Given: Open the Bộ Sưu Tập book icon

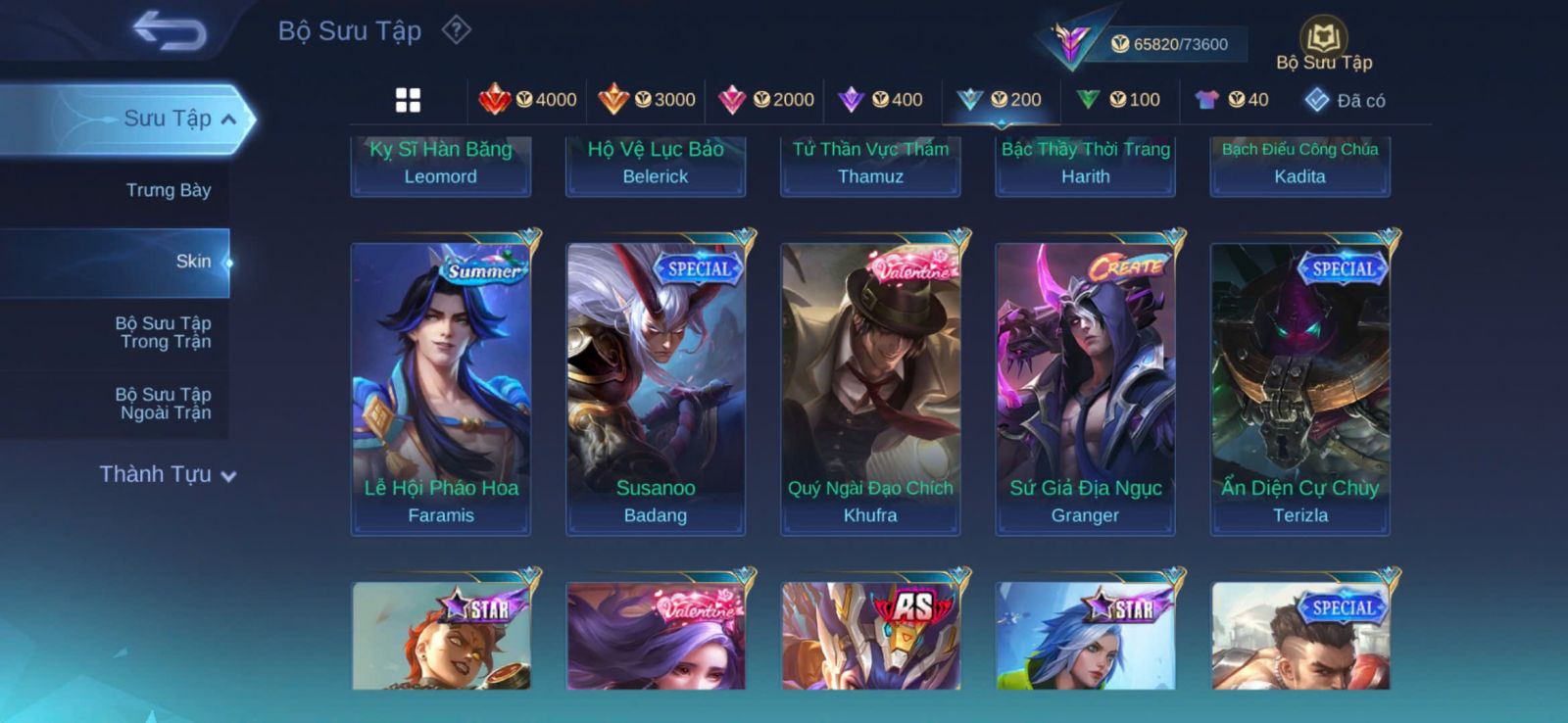Looking at the screenshot, I should tap(1323, 41).
